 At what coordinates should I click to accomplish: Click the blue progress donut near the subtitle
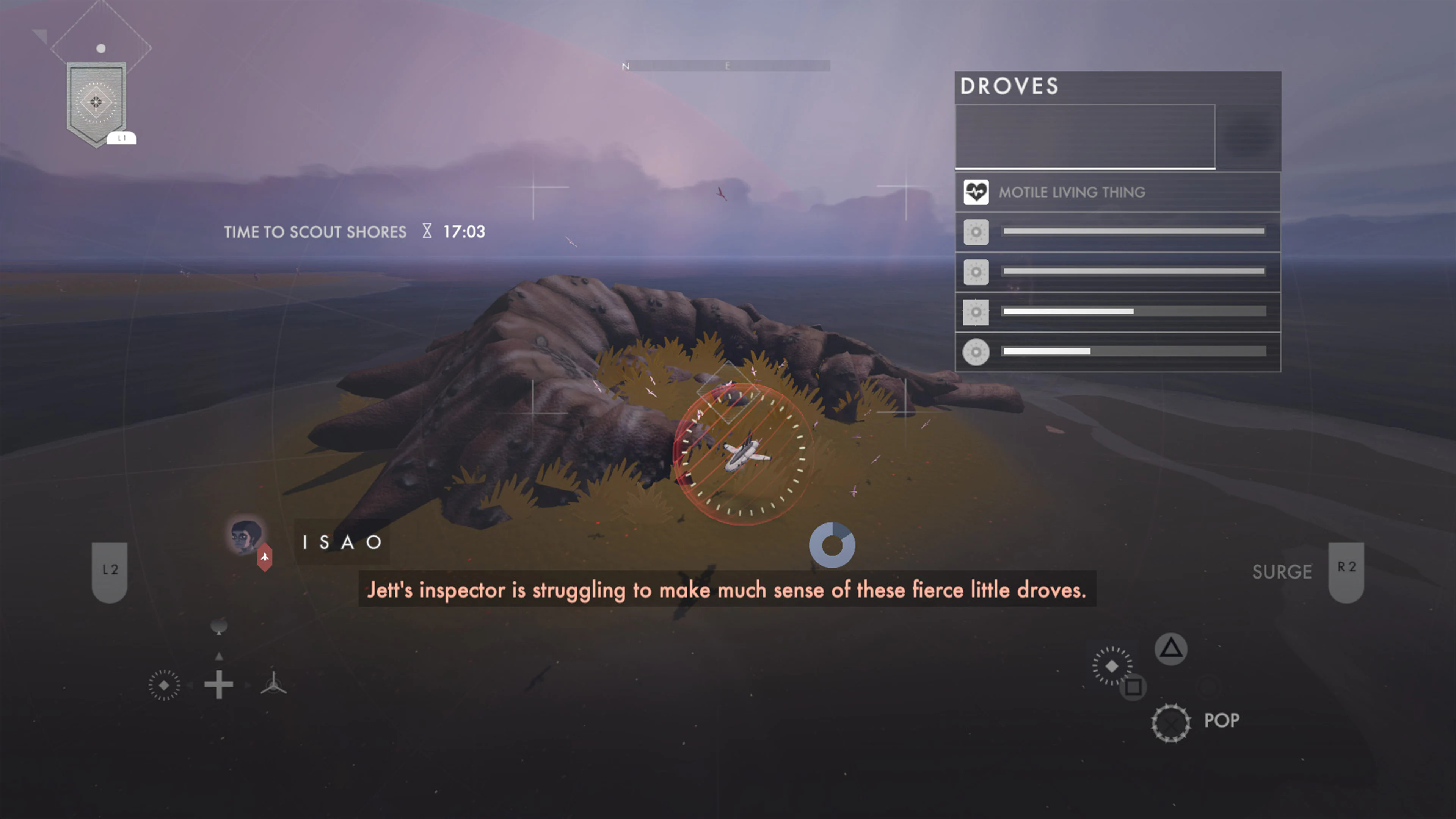pos(832,544)
